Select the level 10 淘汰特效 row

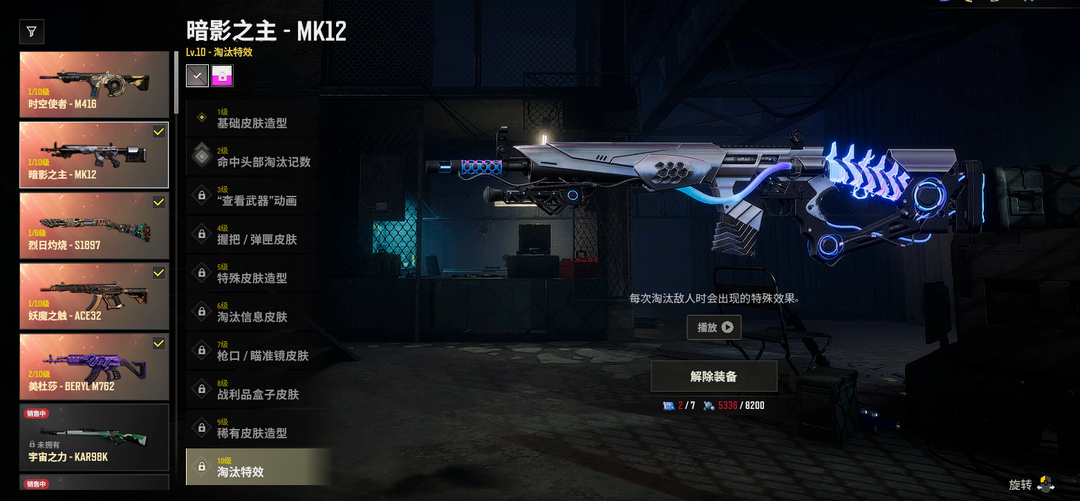(x=258, y=468)
